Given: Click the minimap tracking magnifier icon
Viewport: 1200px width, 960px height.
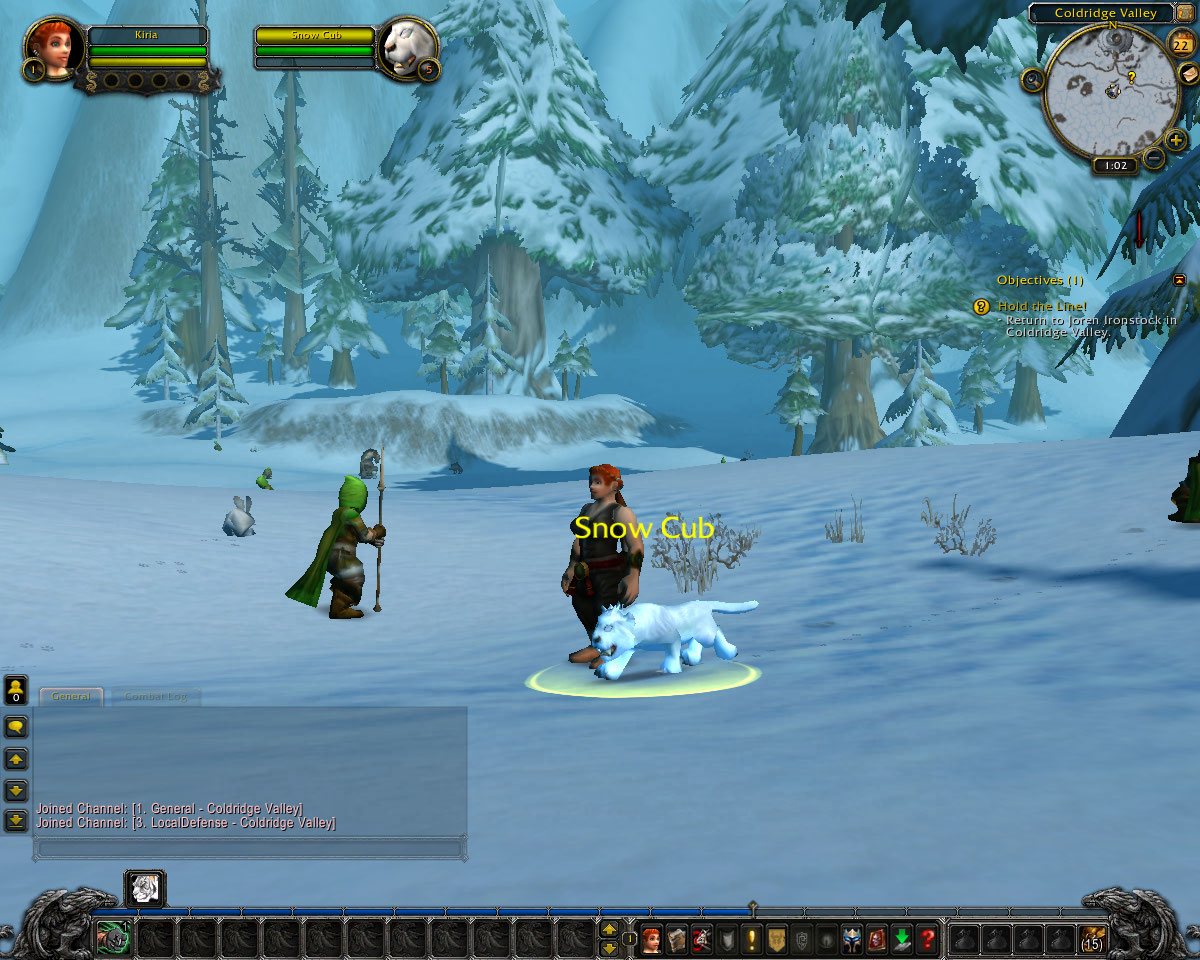Looking at the screenshot, I should coord(1032,79).
